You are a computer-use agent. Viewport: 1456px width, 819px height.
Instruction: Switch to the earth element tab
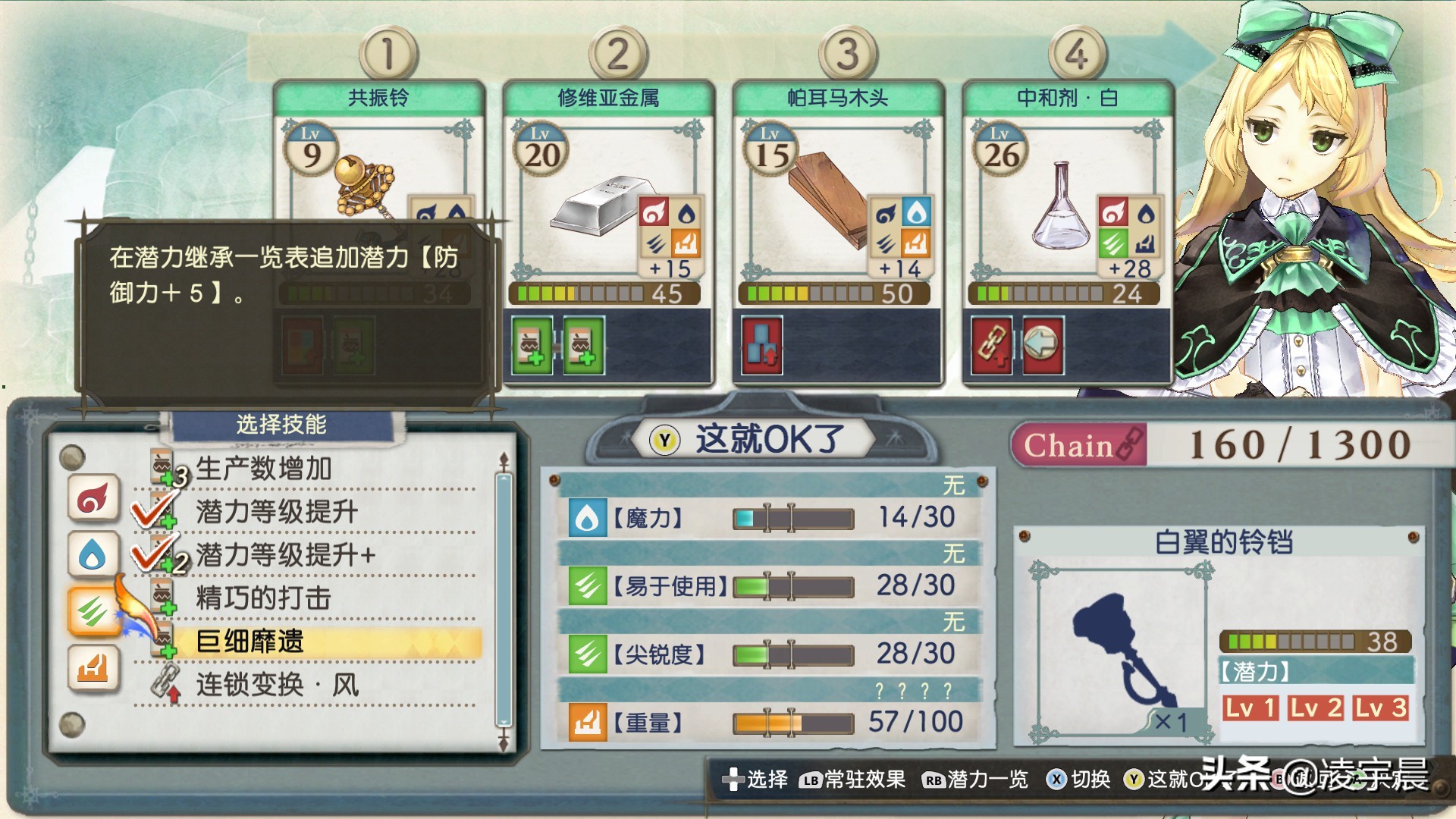pyautogui.click(x=93, y=668)
